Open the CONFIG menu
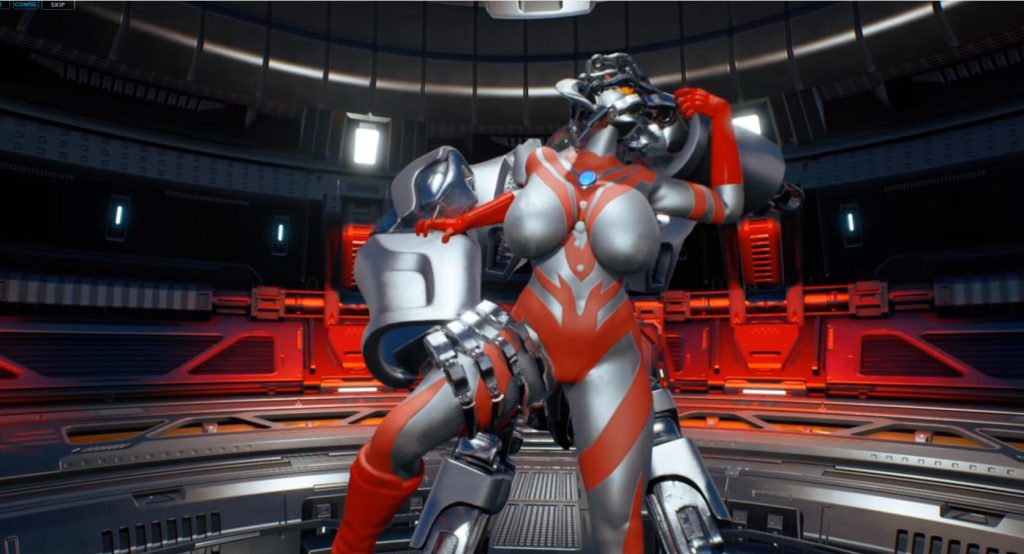1024x554 pixels. (26, 5)
